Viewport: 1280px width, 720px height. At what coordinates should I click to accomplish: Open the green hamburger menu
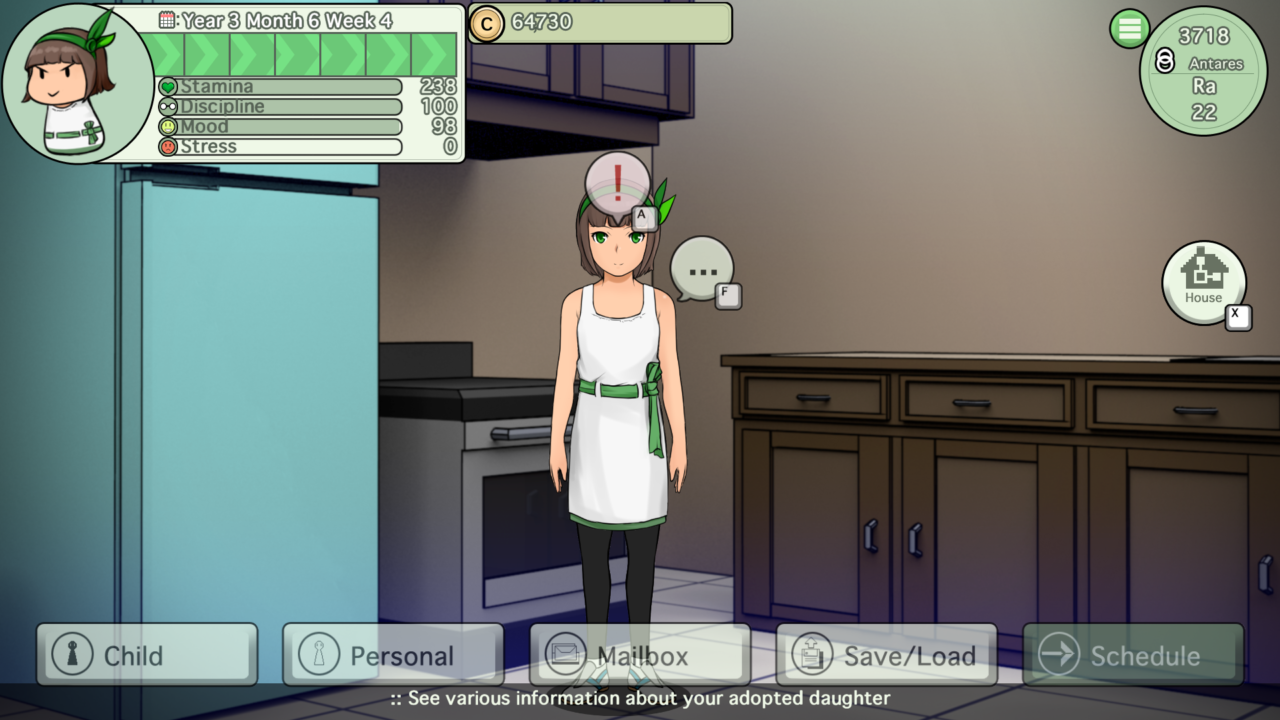(1129, 29)
